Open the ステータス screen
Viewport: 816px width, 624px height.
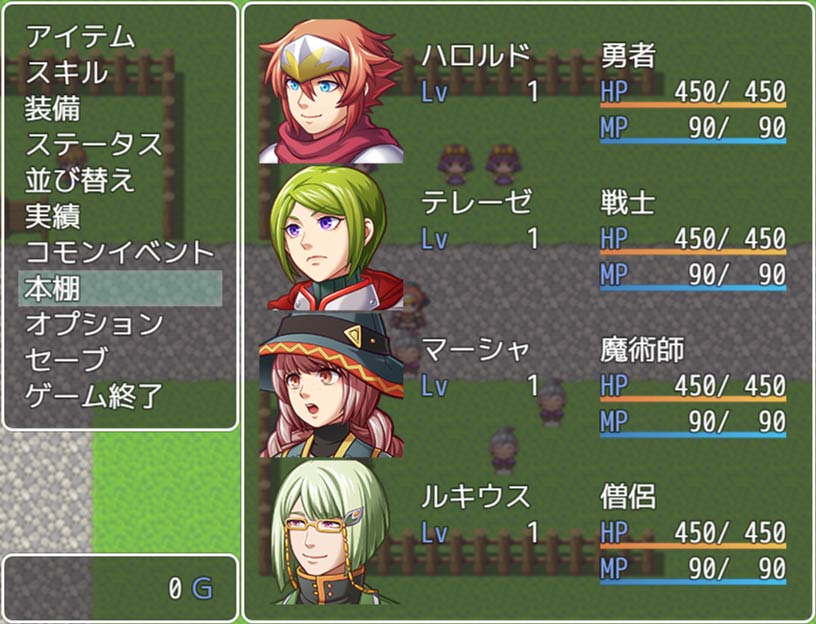(x=93, y=144)
